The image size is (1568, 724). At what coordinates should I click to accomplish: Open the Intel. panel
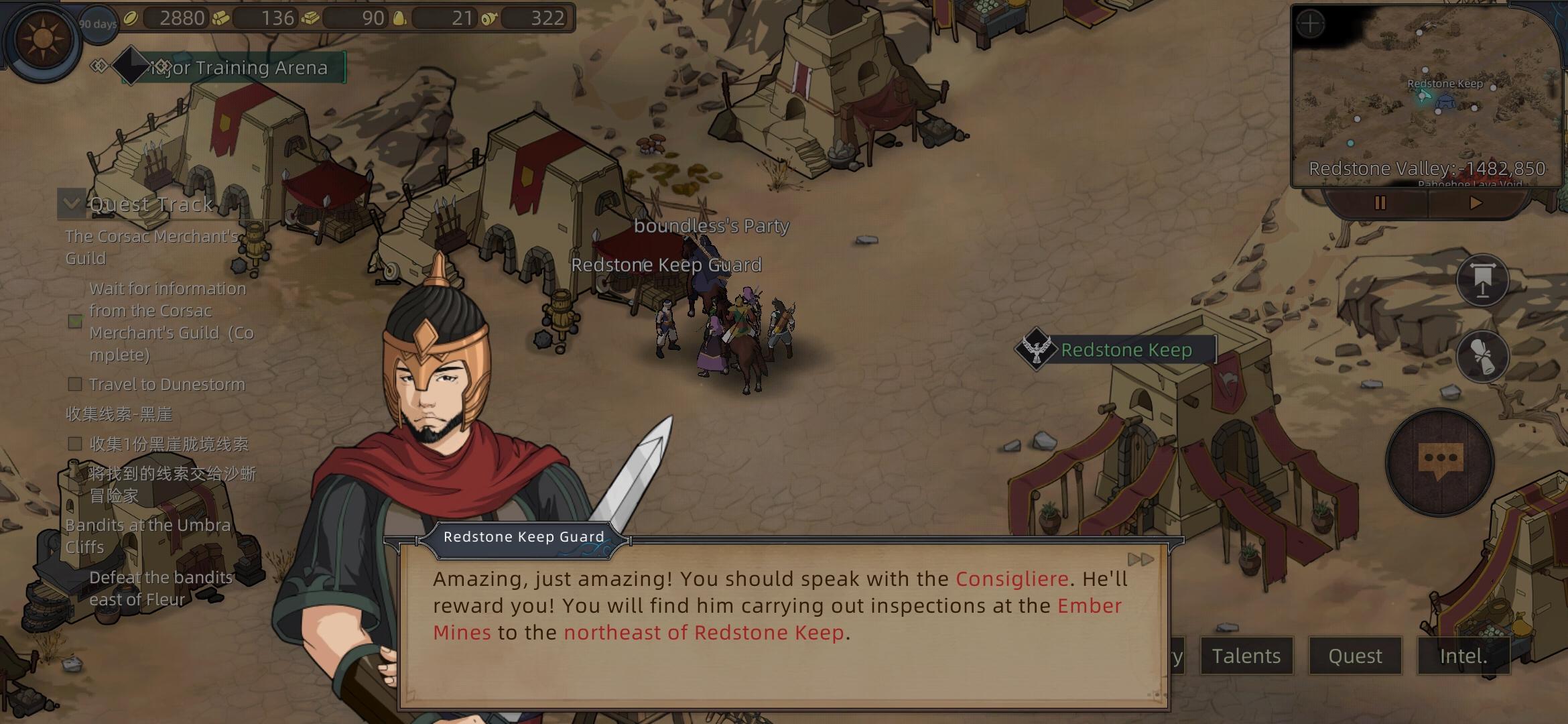click(x=1463, y=656)
